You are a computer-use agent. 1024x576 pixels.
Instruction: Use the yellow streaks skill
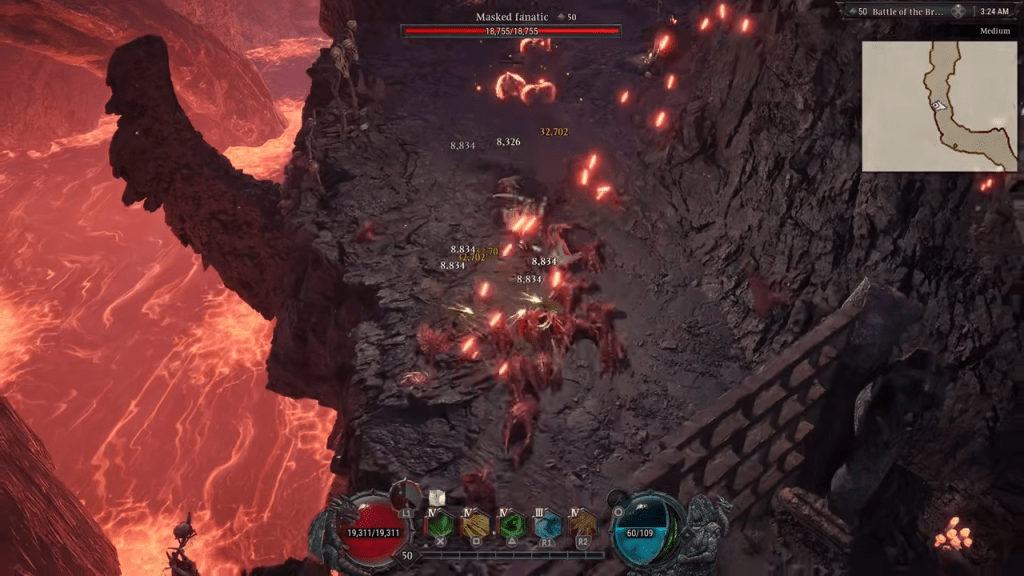[x=475, y=523]
